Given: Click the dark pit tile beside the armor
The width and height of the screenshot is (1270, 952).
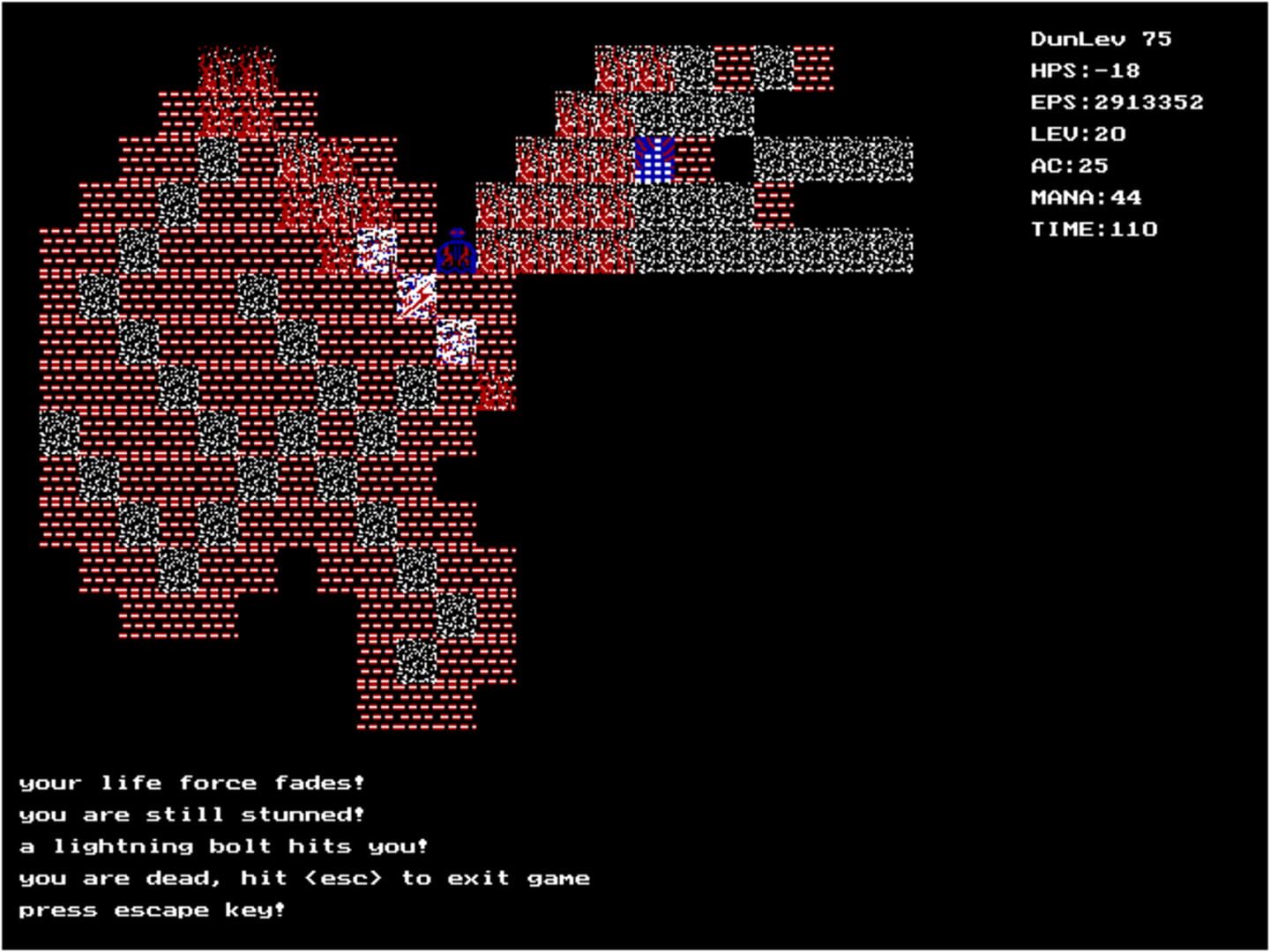Looking at the screenshot, I should coord(735,159).
